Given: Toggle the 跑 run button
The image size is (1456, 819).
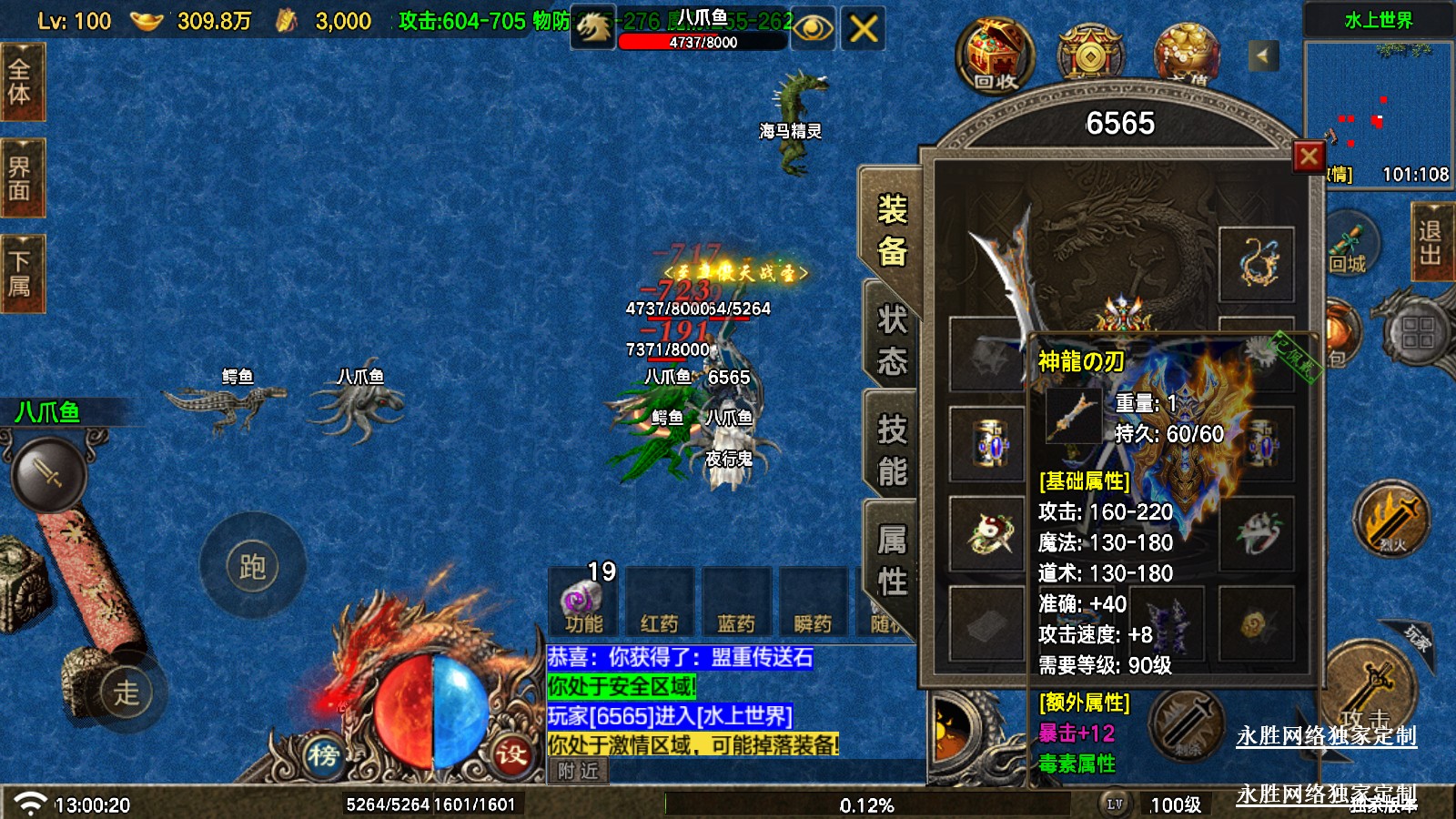Looking at the screenshot, I should tap(252, 566).
